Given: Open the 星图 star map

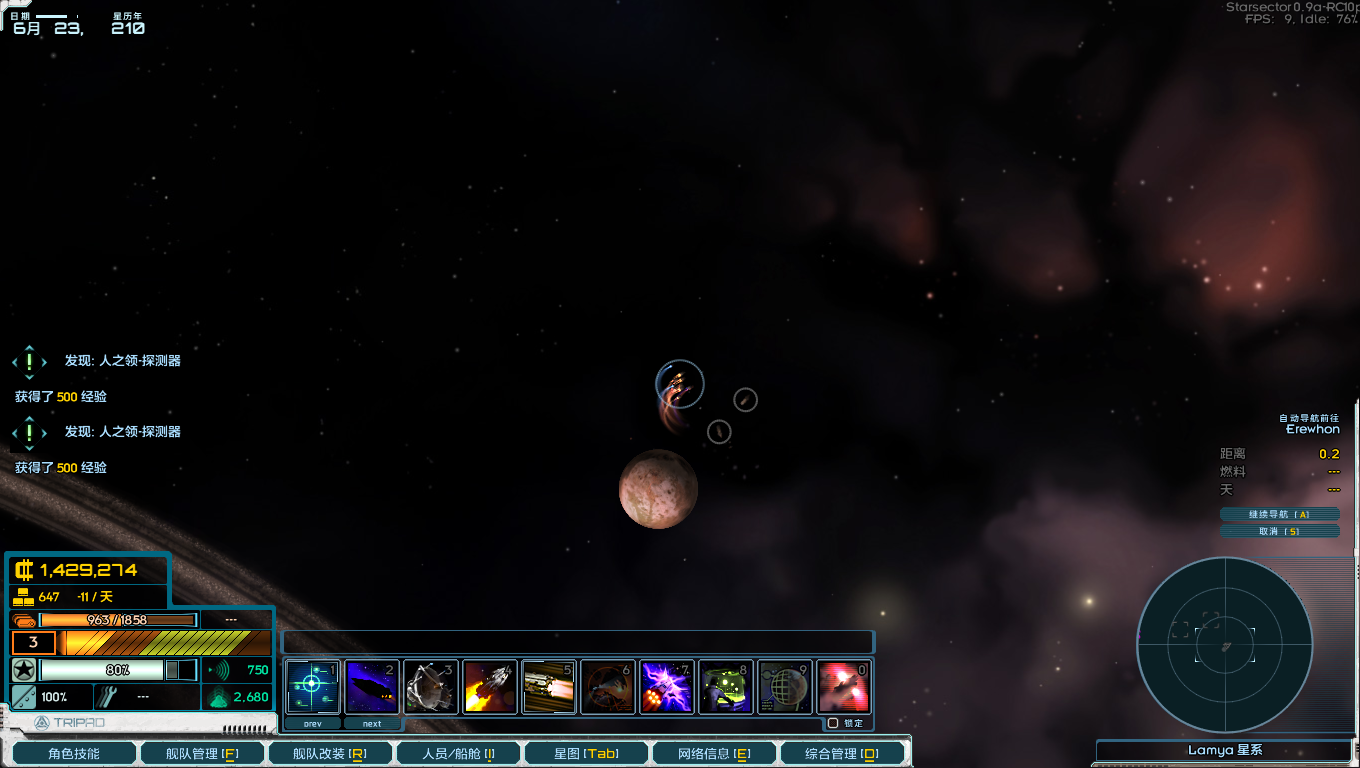Looking at the screenshot, I should pyautogui.click(x=586, y=752).
